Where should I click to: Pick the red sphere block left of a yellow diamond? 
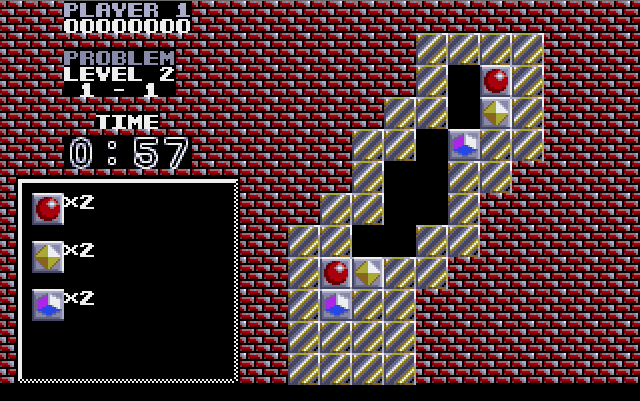point(336,272)
